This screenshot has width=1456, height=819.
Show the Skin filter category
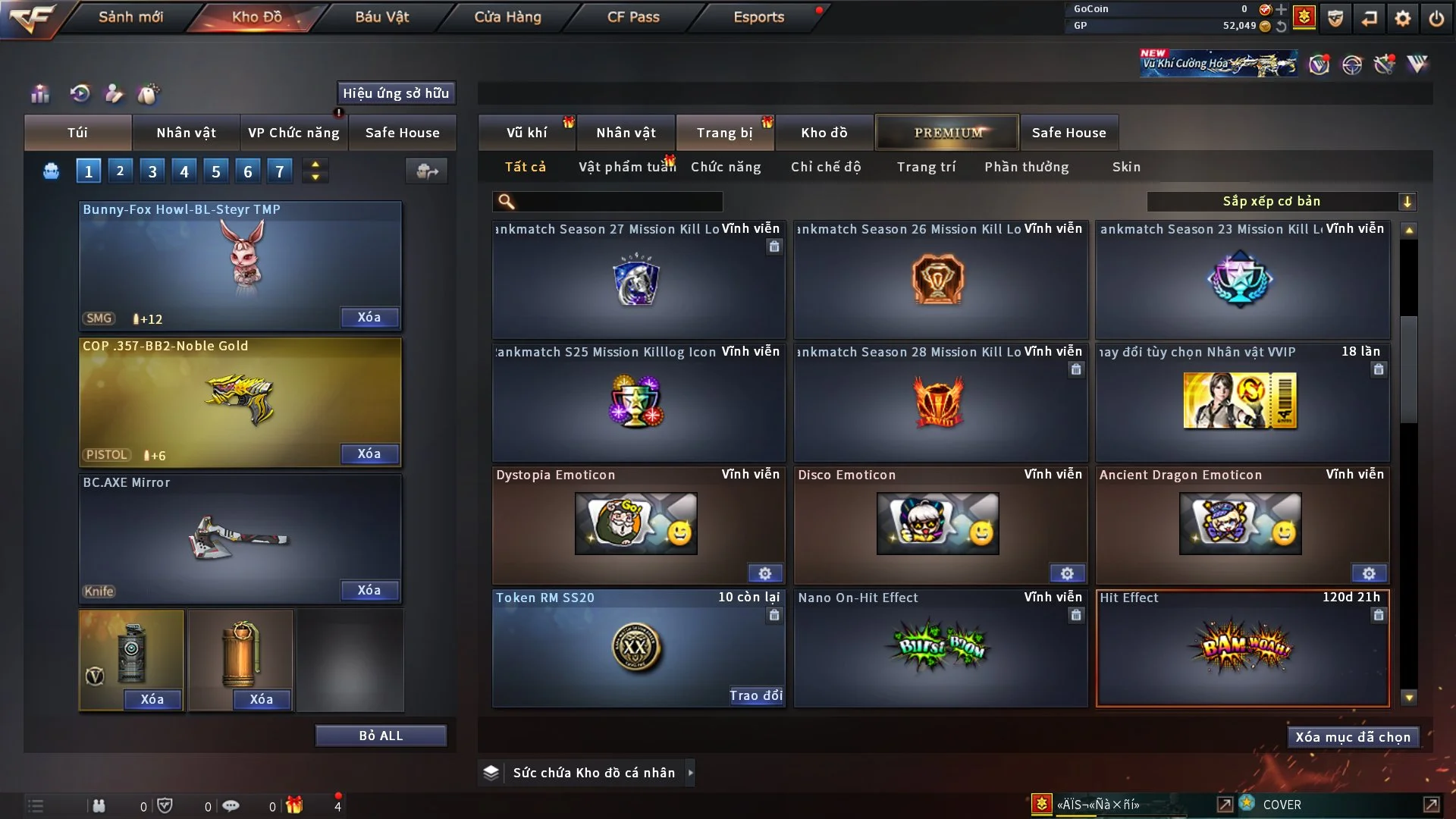(1126, 167)
